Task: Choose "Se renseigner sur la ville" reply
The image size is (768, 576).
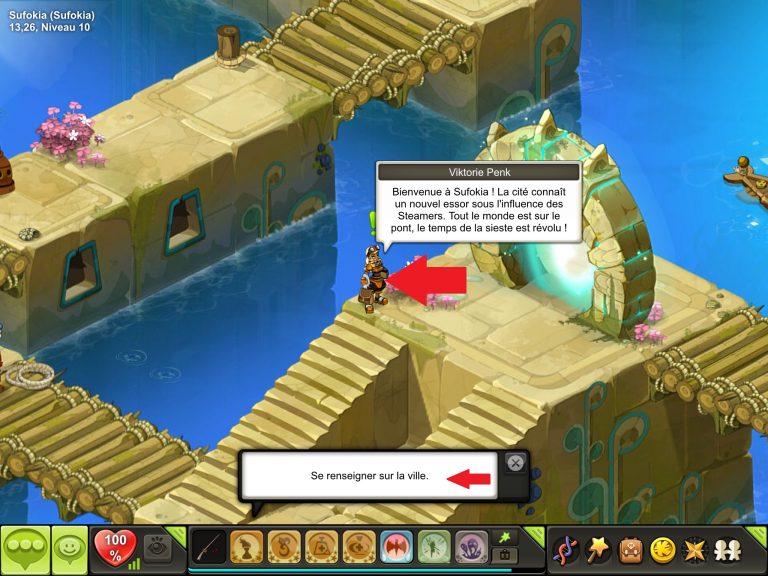Action: coord(369,476)
